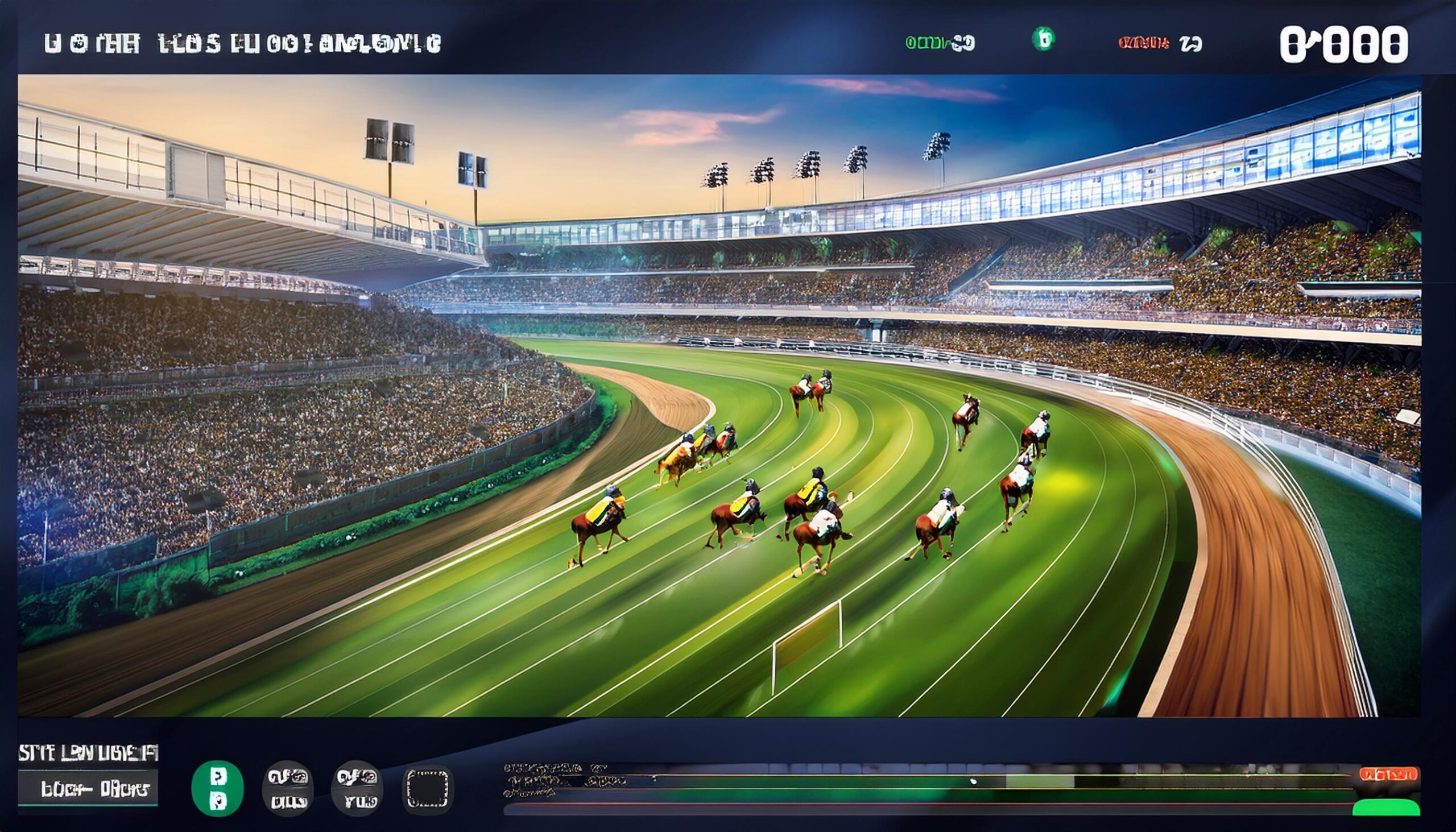Open the boxed label panel at bottom left
This screenshot has height=832, width=1456.
[x=88, y=789]
